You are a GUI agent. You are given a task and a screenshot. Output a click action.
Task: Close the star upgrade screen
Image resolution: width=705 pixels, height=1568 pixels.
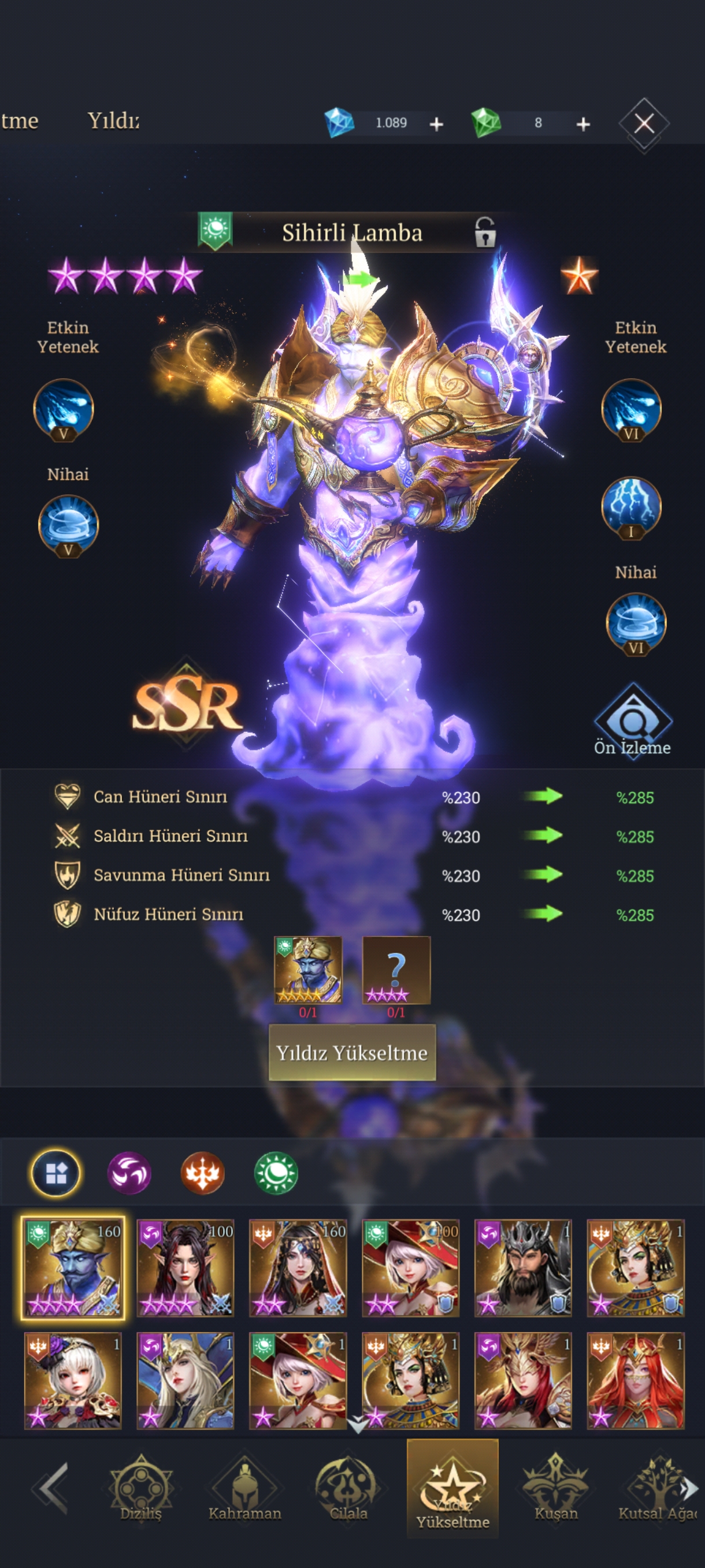point(644,124)
